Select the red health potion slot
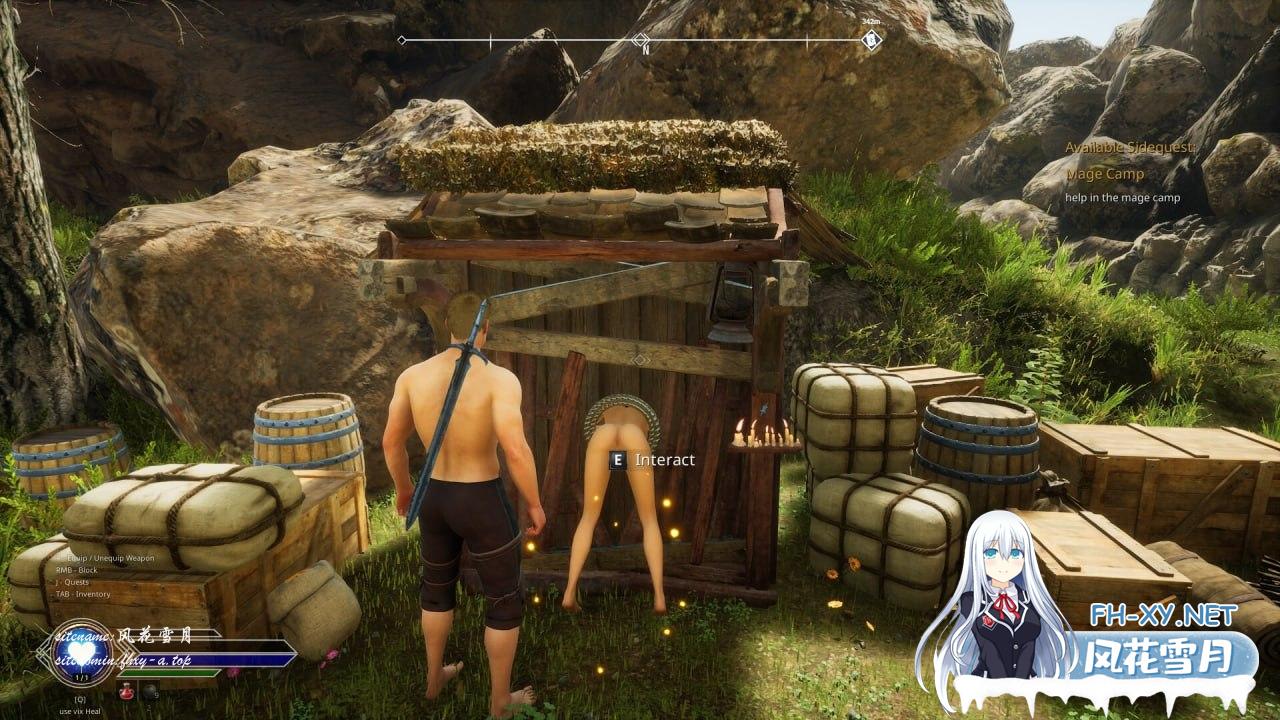The image size is (1280, 720). coord(126,690)
